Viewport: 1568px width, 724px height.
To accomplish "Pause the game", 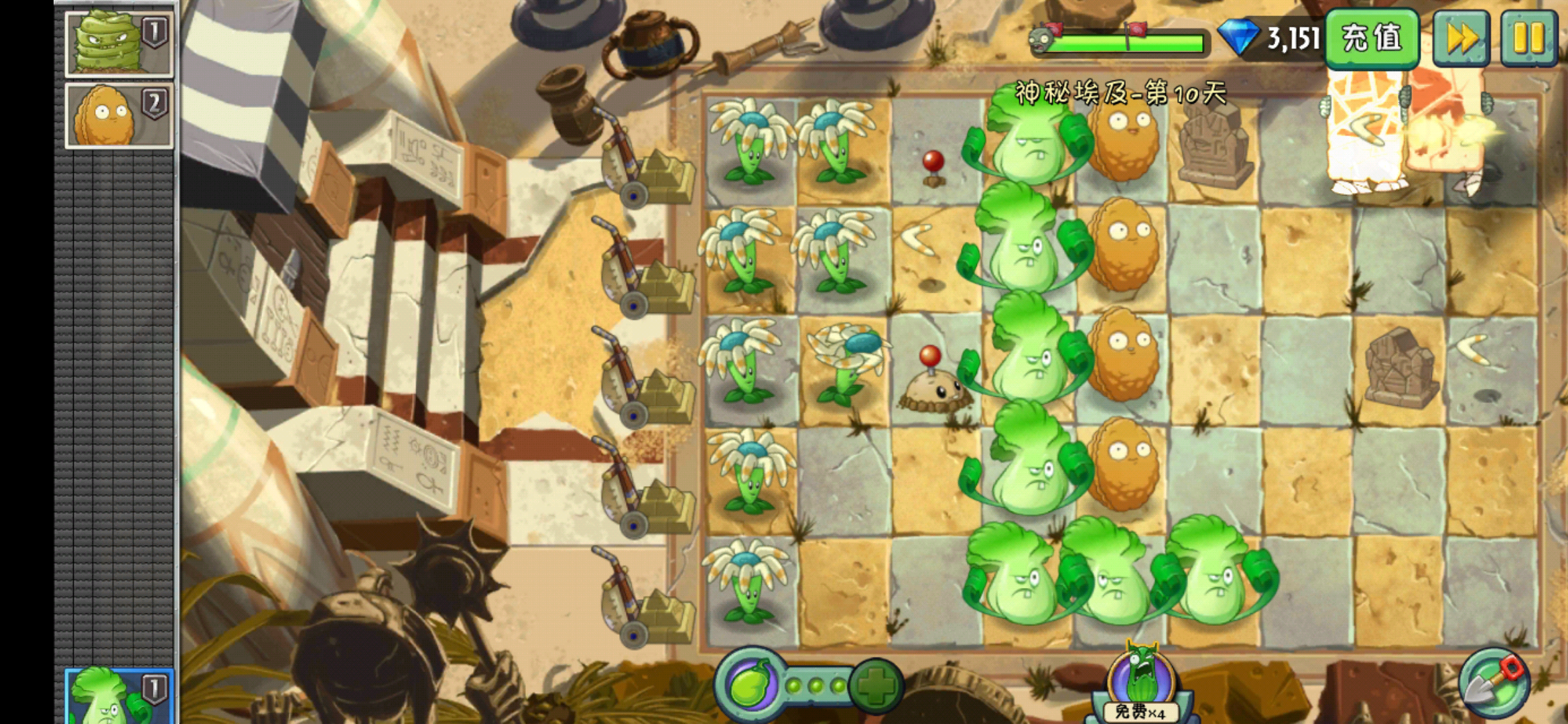I will pyautogui.click(x=1528, y=38).
